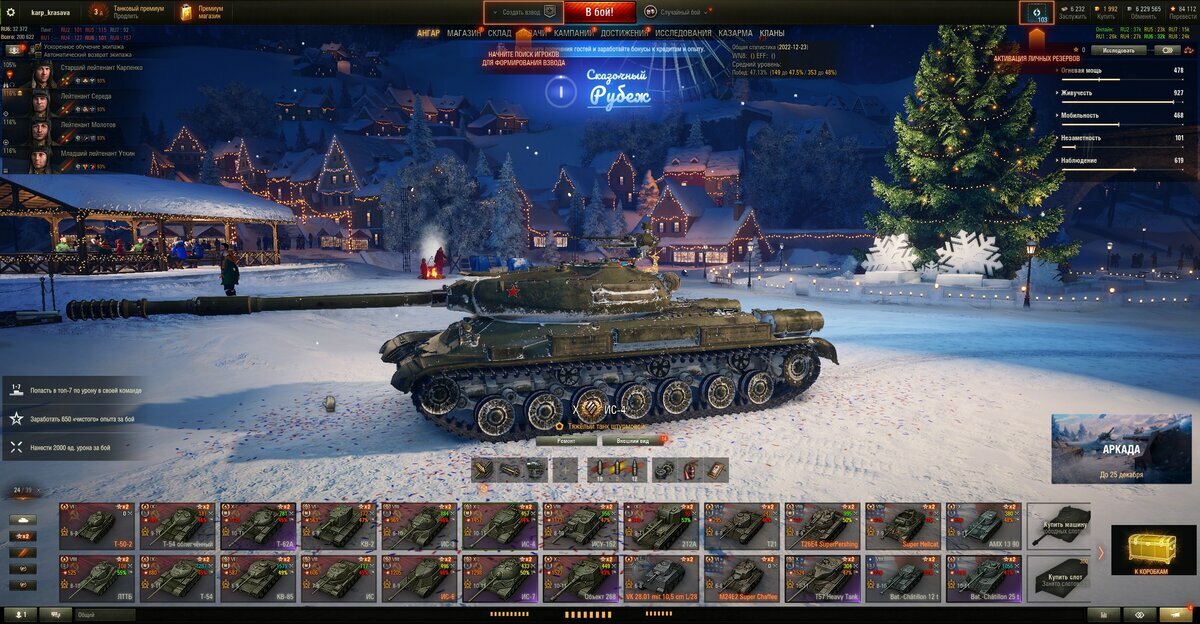Open the «Склад» depot tab
The width and height of the screenshot is (1200, 624).
(x=499, y=33)
